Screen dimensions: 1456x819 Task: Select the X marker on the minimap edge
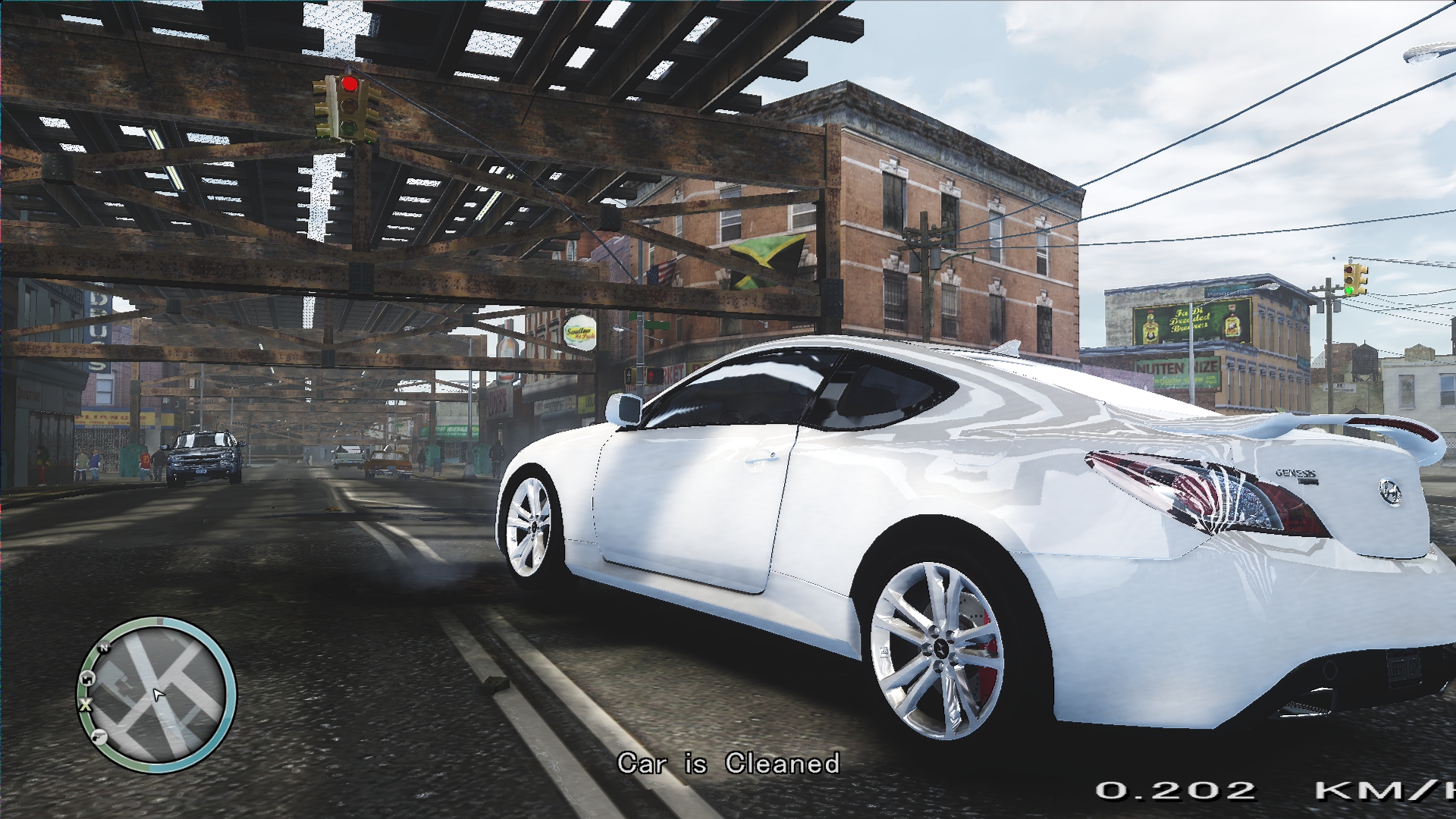tap(85, 704)
